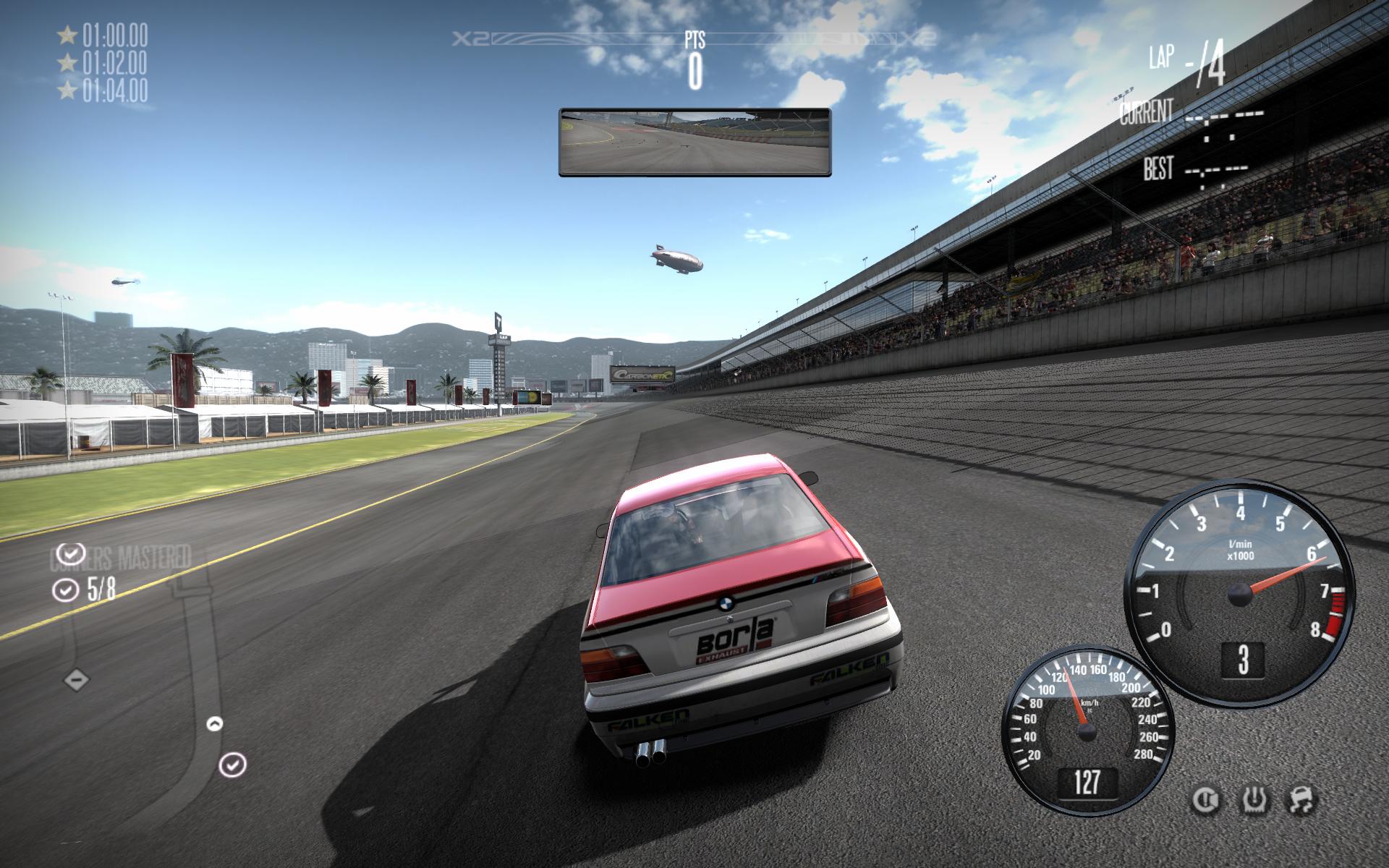Screen dimensions: 1389x868
Task: Click the tachometer RPM gauge
Action: [1240, 594]
